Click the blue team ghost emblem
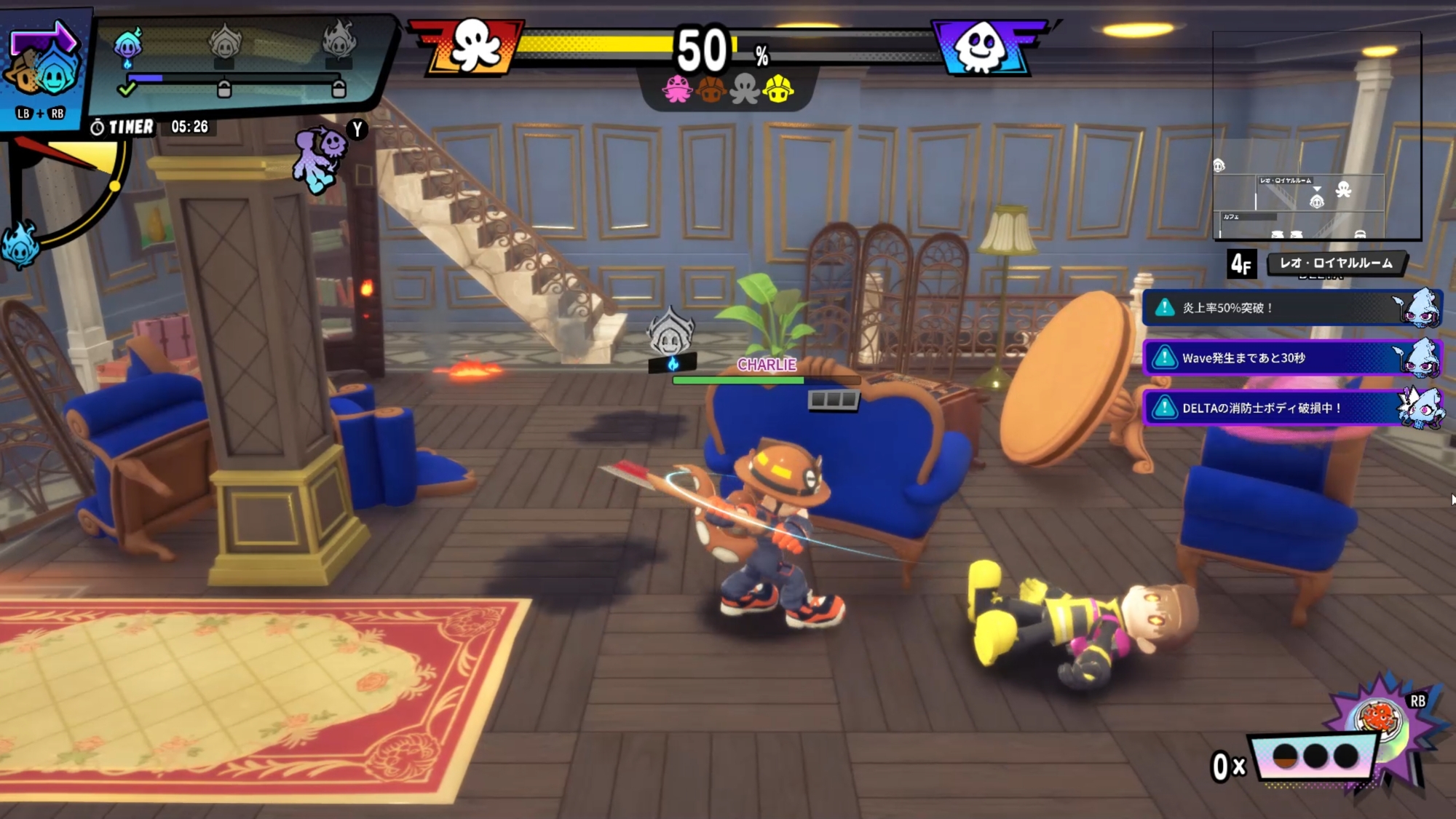Viewport: 1456px width, 819px height. pyautogui.click(x=980, y=47)
